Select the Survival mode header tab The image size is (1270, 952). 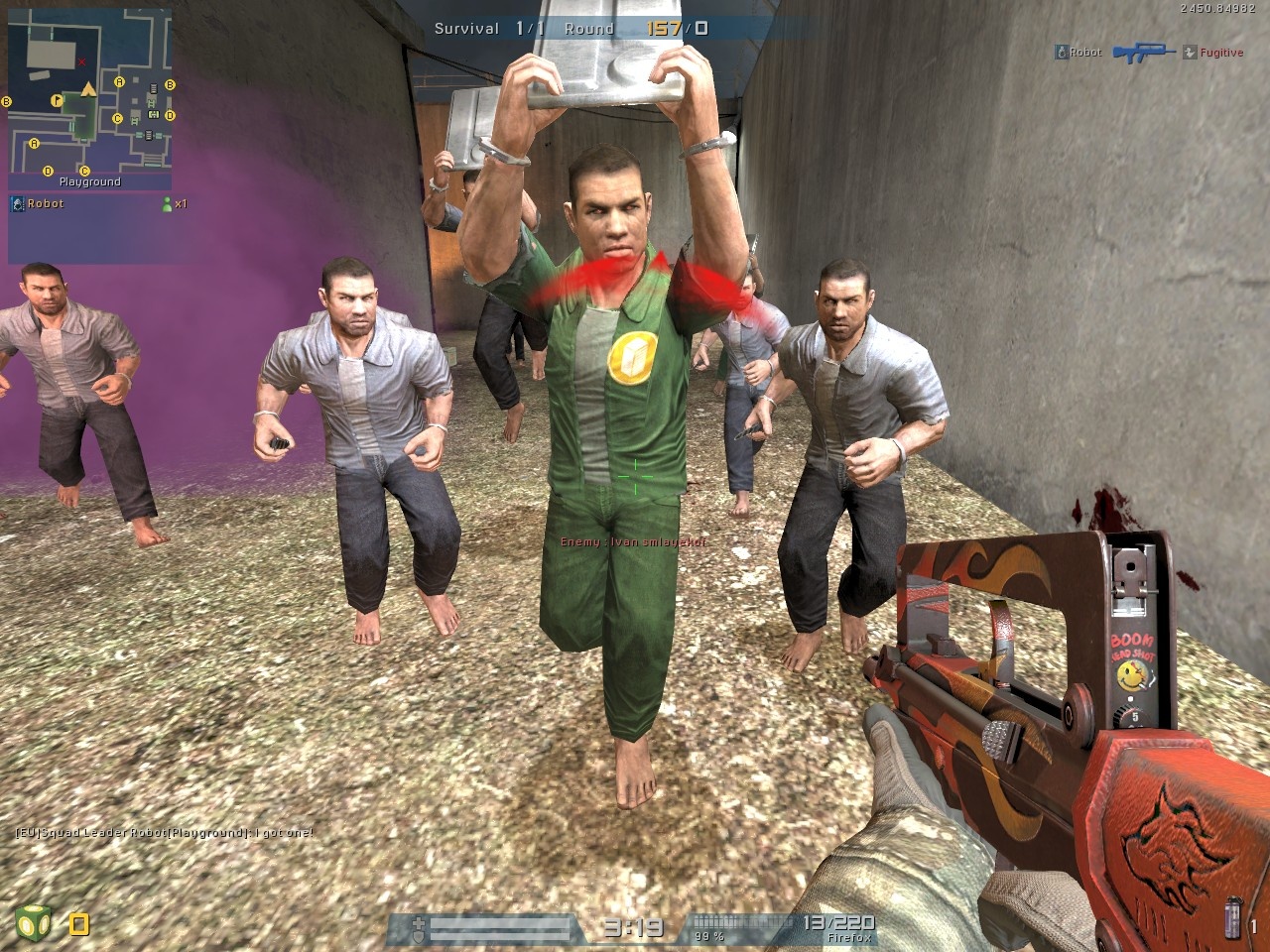pos(464,29)
